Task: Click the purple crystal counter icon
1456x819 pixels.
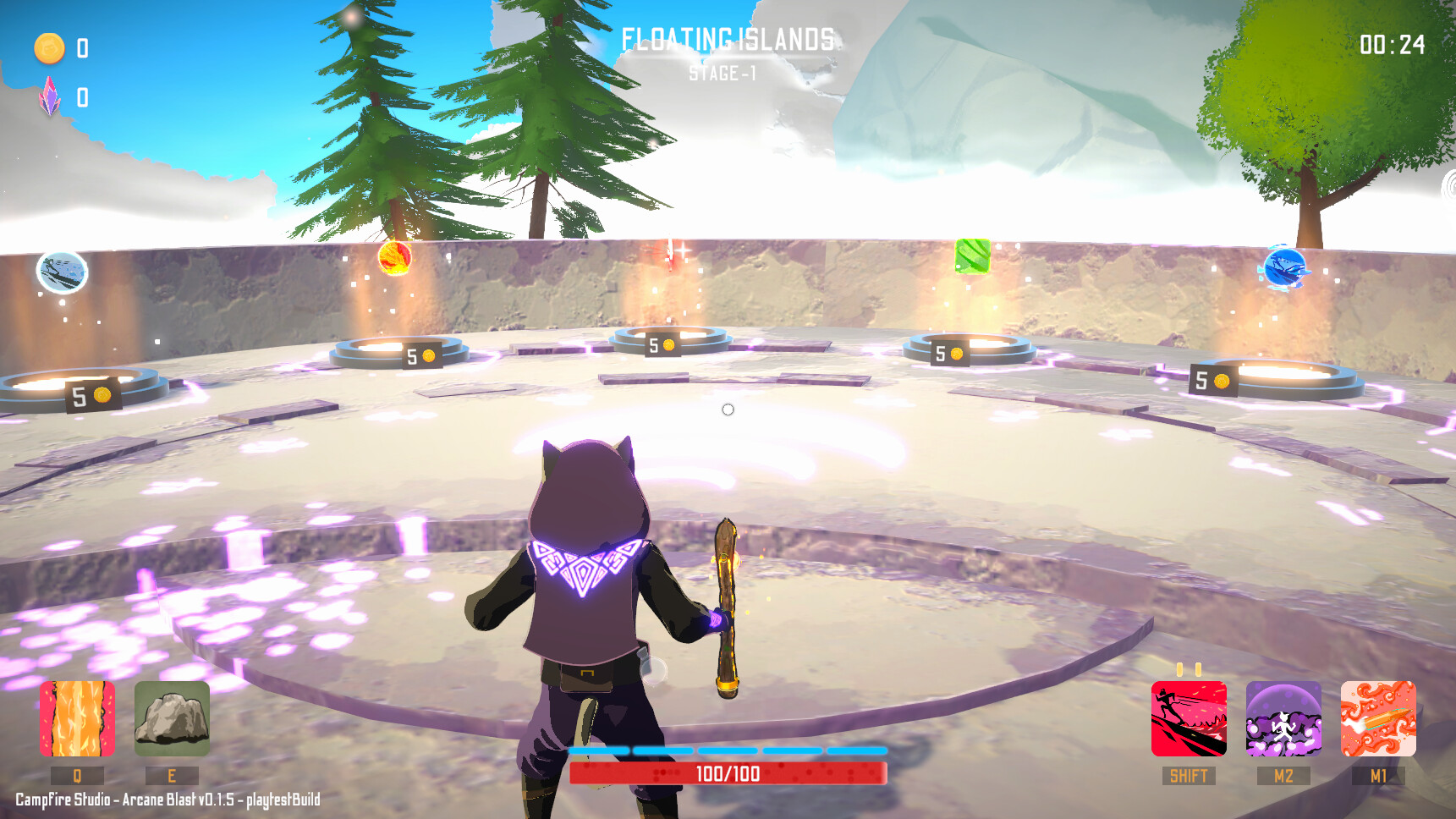Action: (51, 96)
